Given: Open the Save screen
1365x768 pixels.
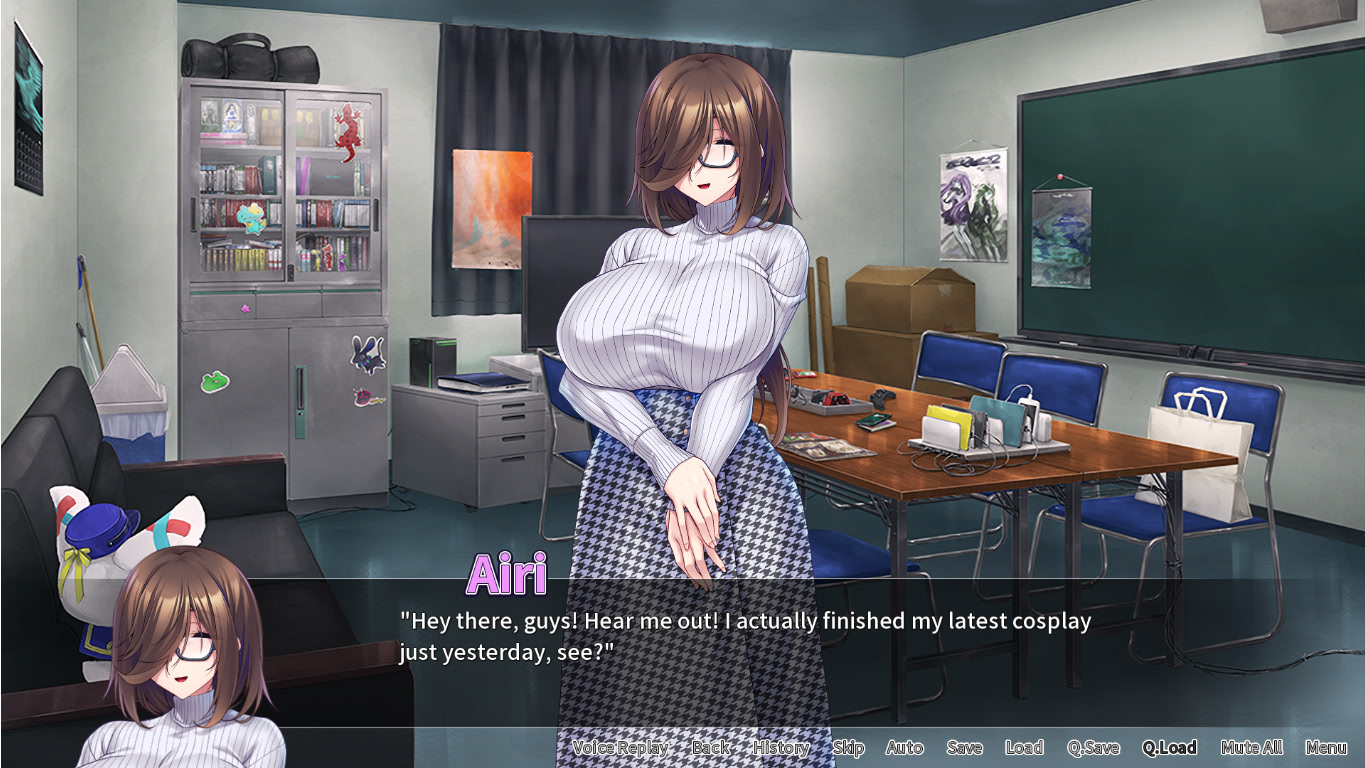Looking at the screenshot, I should pyautogui.click(x=964, y=748).
